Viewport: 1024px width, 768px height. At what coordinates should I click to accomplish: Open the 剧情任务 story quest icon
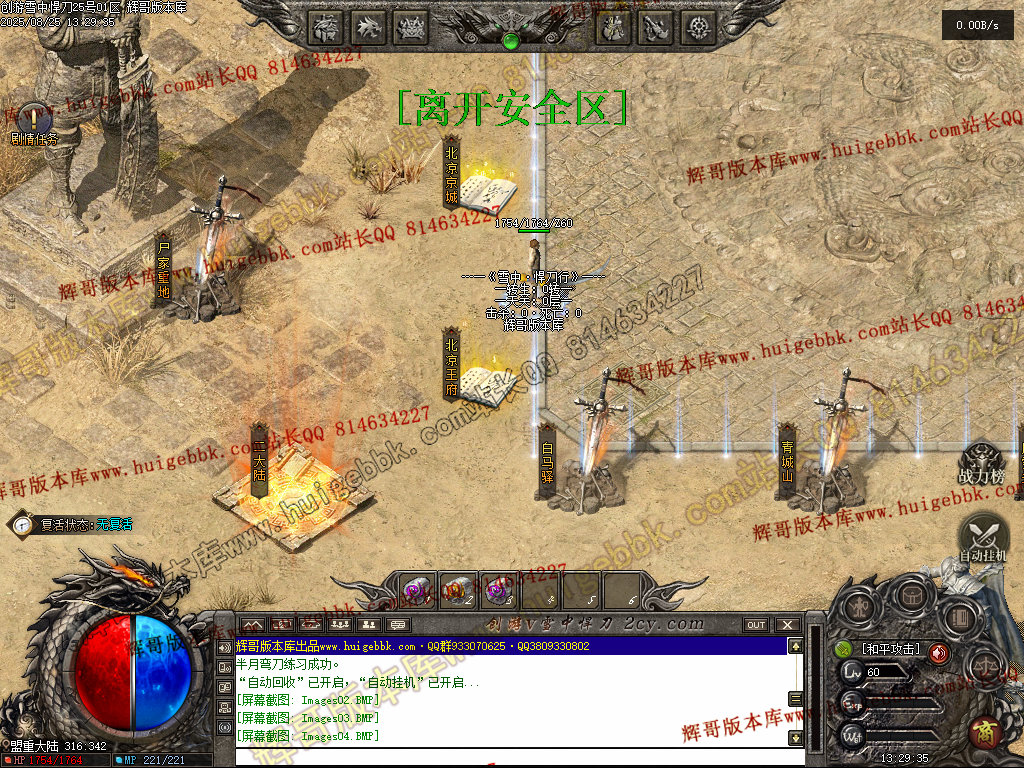[x=35, y=119]
